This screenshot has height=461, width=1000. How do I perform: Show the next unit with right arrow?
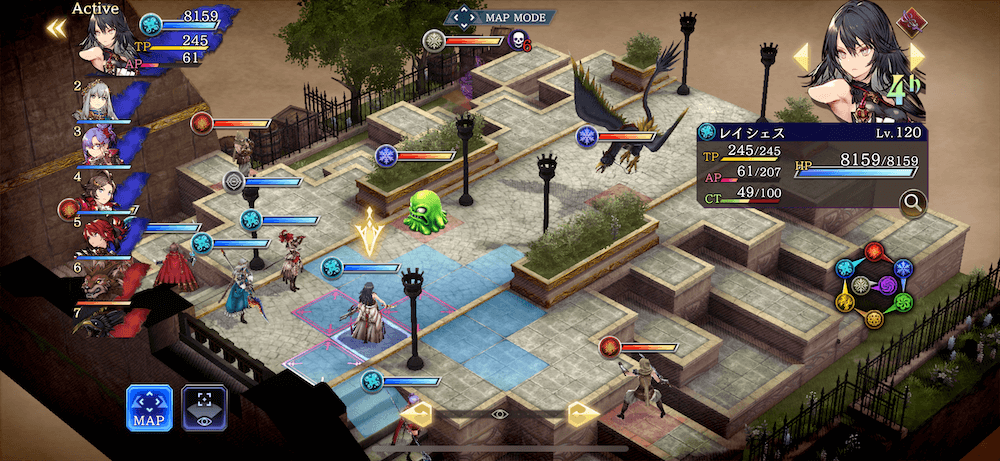[917, 56]
